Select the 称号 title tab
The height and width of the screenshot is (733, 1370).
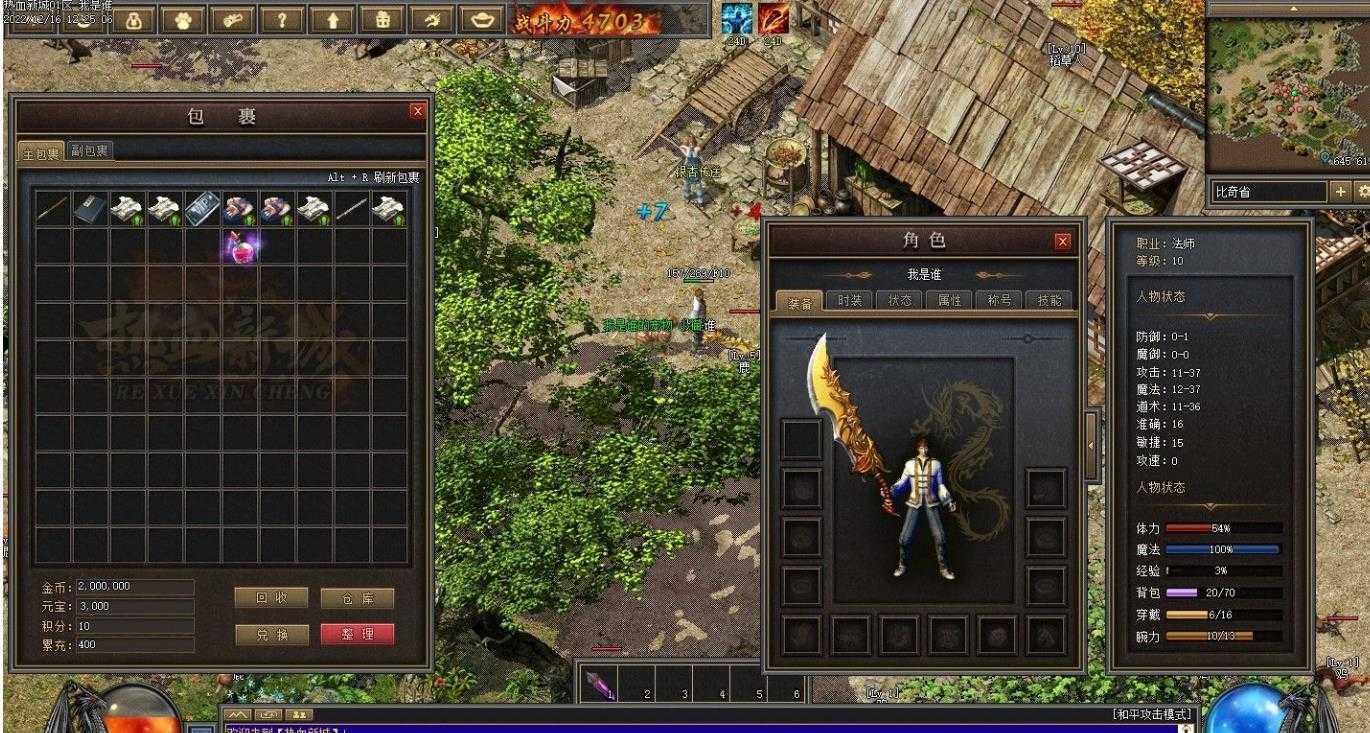999,301
